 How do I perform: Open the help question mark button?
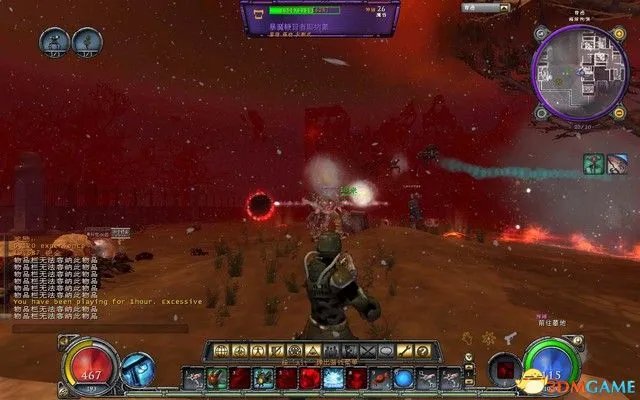click(423, 351)
